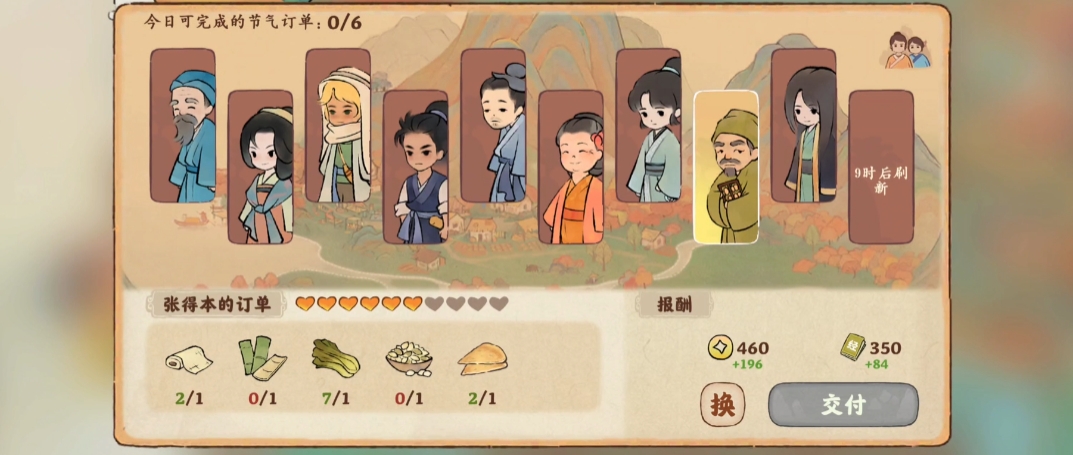
Task: Pick the highlighted man in green hat card
Action: 726,168
